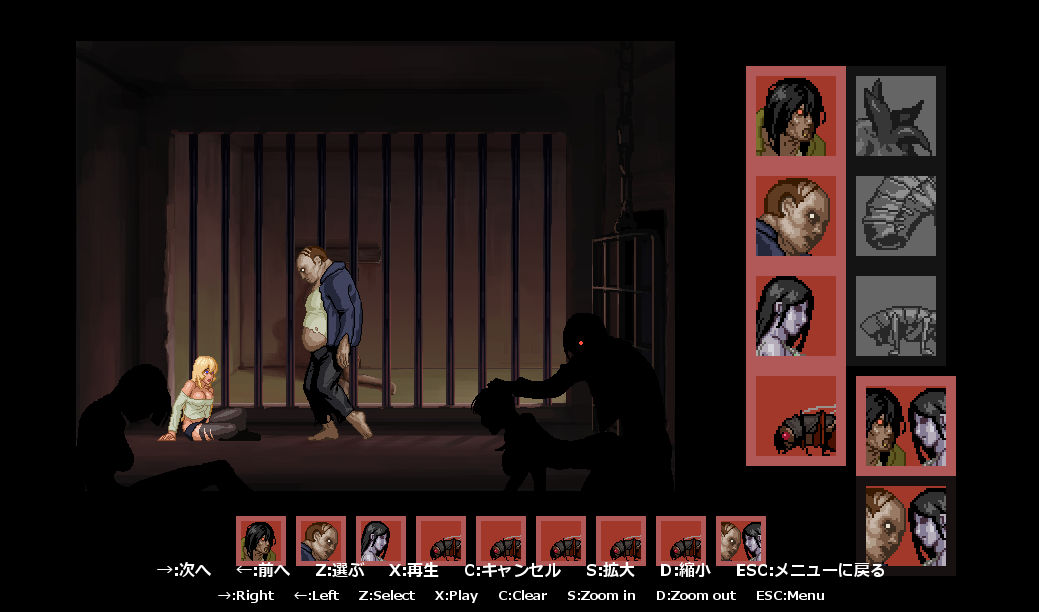Click the small long-haired man thumbnail in the queue
The height and width of the screenshot is (612, 1039).
(x=261, y=541)
